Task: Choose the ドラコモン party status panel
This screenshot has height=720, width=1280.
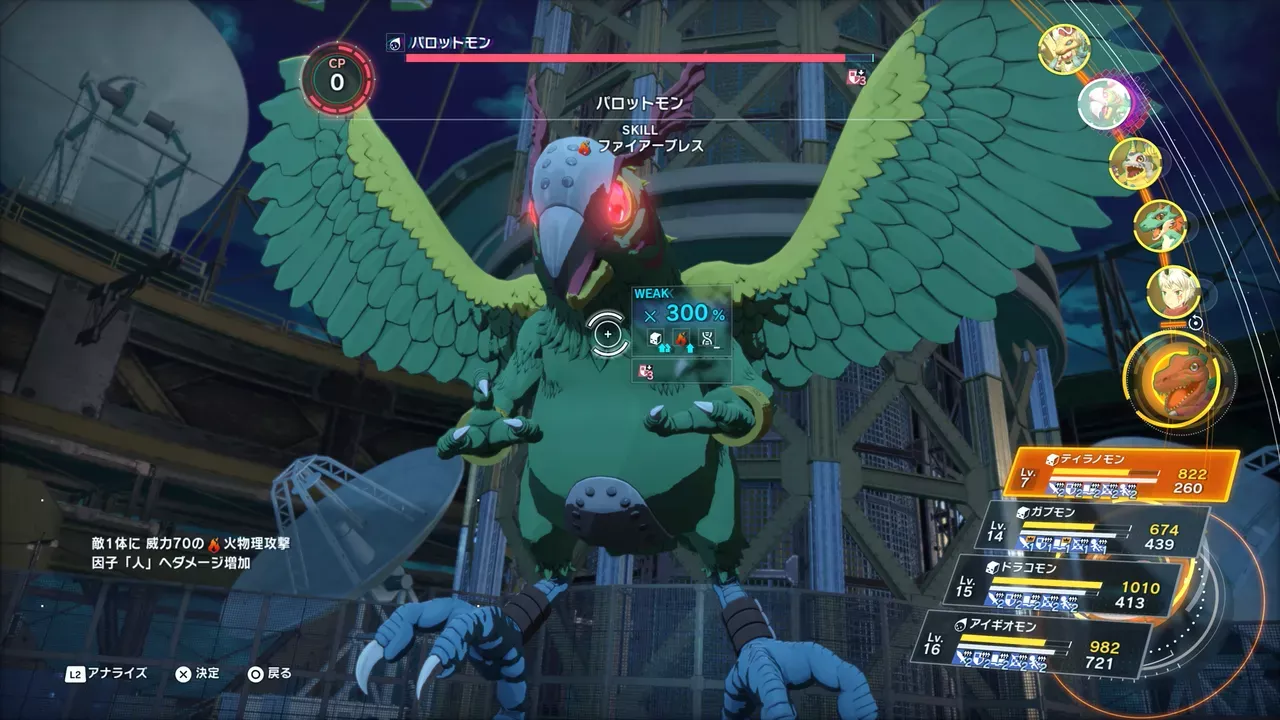Action: (x=1060, y=586)
